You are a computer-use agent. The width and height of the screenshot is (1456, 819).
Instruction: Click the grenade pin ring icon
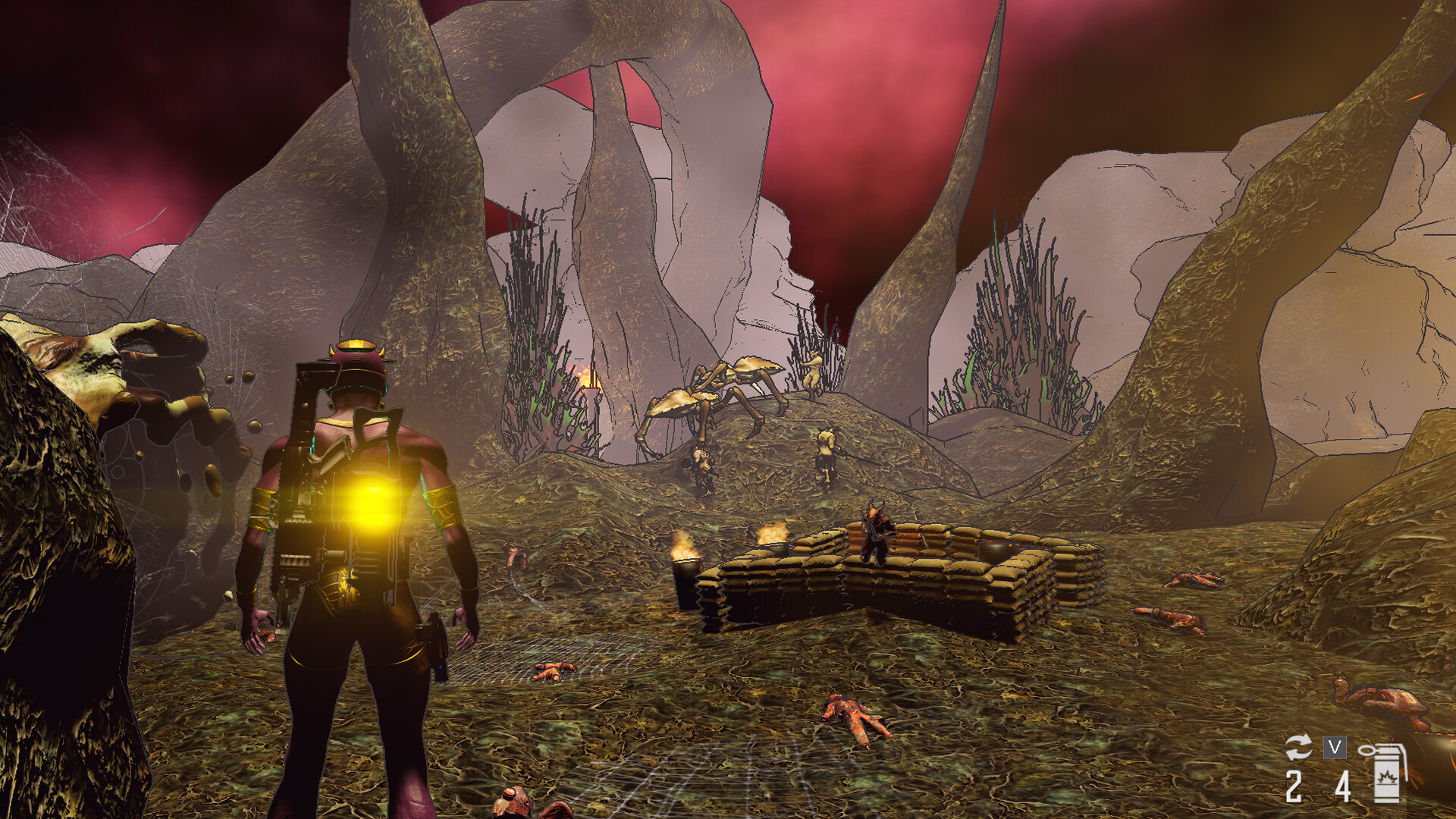(x=1367, y=751)
